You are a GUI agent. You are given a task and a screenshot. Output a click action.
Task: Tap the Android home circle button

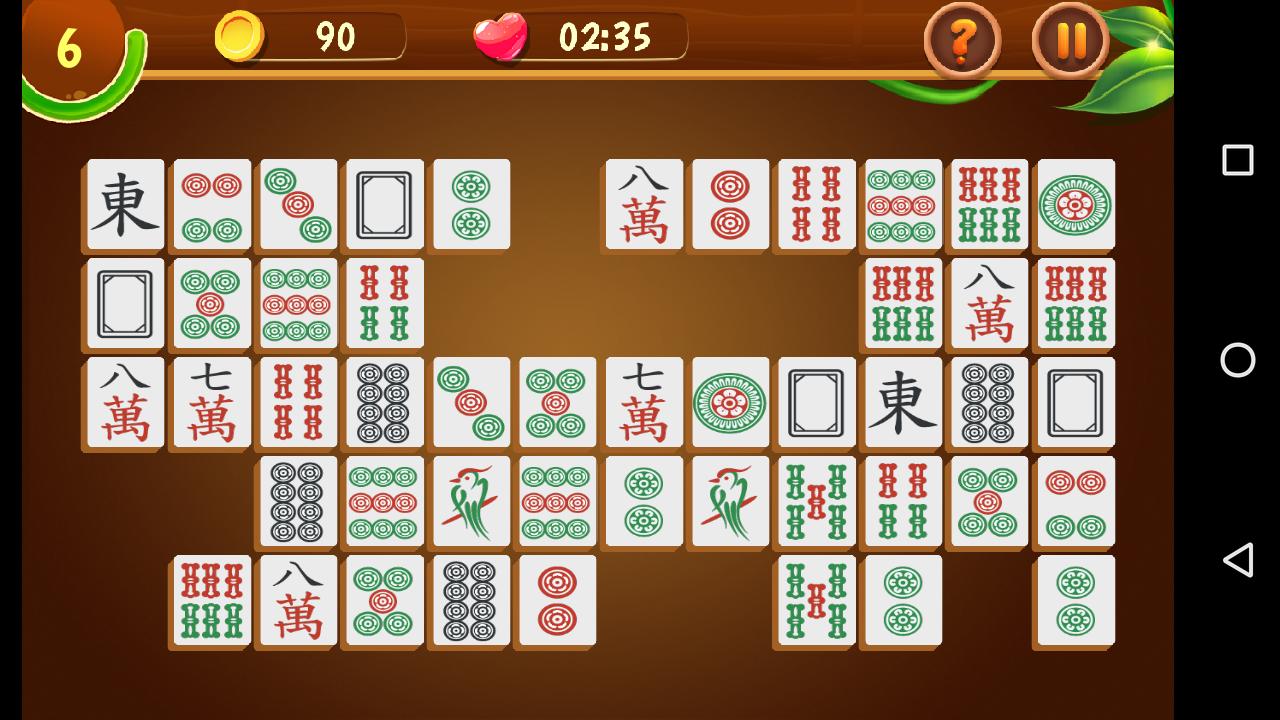1236,360
